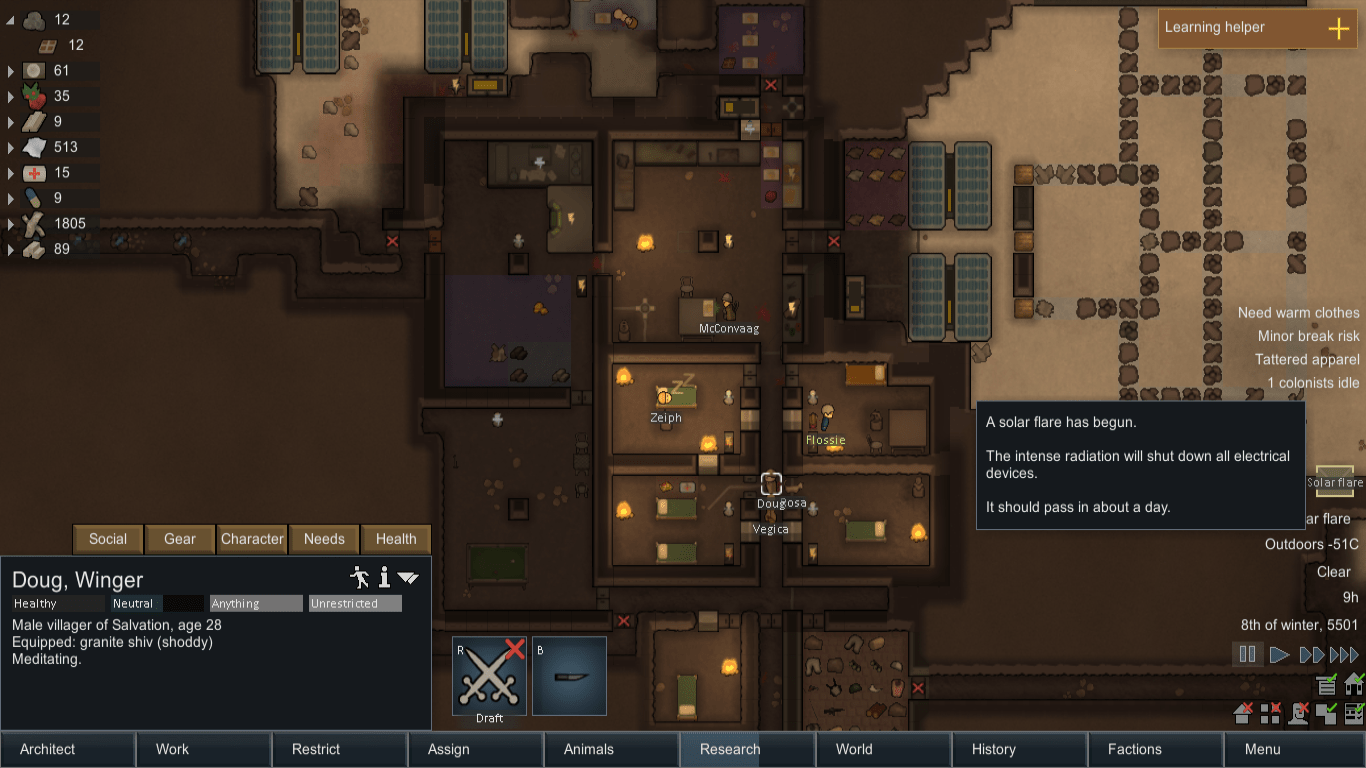Click the solar flare condition icon
The width and height of the screenshot is (1366, 768).
(x=1334, y=482)
